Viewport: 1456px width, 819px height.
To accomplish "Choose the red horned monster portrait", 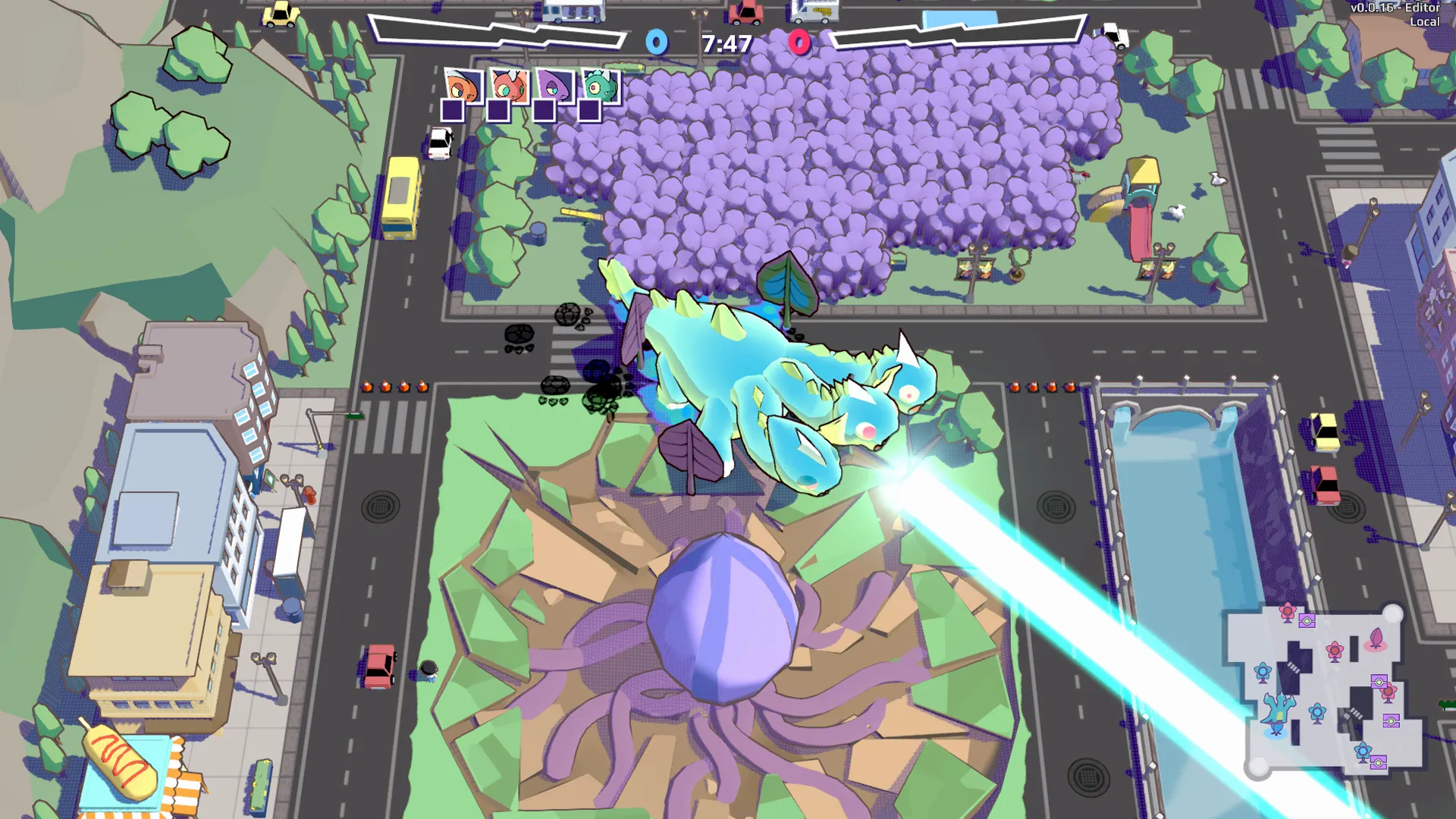I will [x=509, y=86].
